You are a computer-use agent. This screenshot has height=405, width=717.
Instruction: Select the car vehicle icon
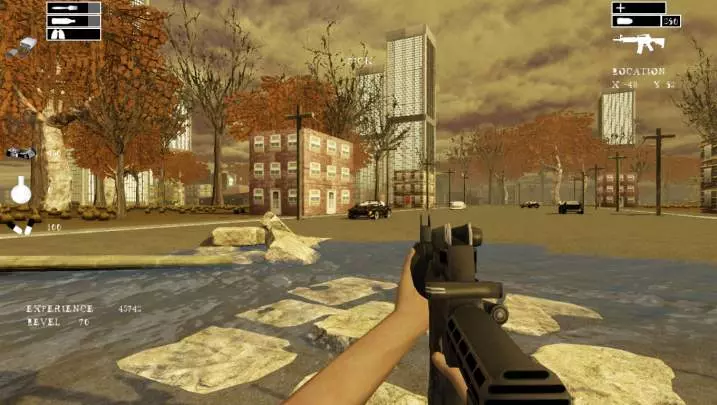pyautogui.click(x=20, y=153)
